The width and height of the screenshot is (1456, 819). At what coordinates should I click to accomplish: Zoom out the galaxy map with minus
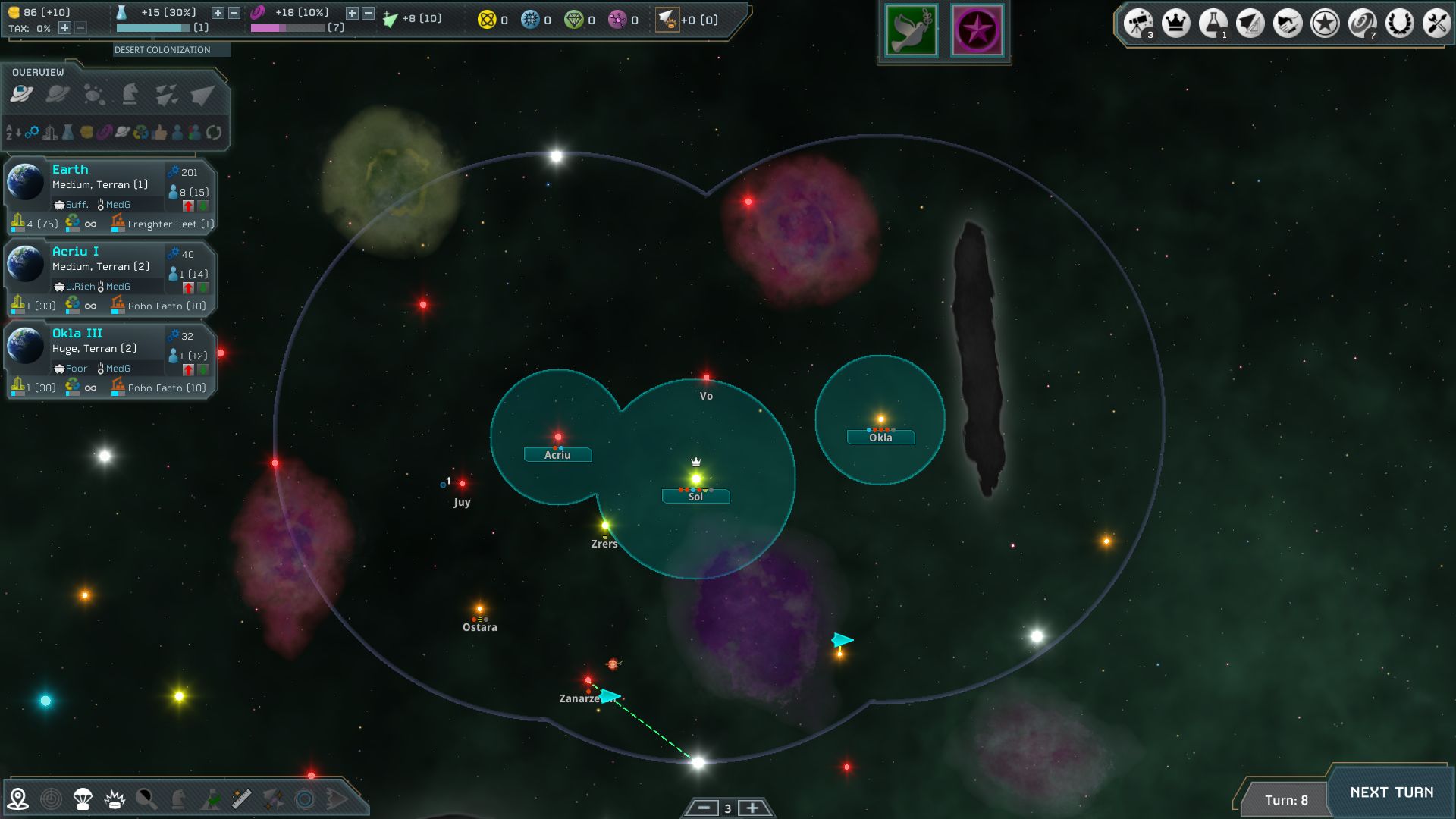tap(704, 808)
